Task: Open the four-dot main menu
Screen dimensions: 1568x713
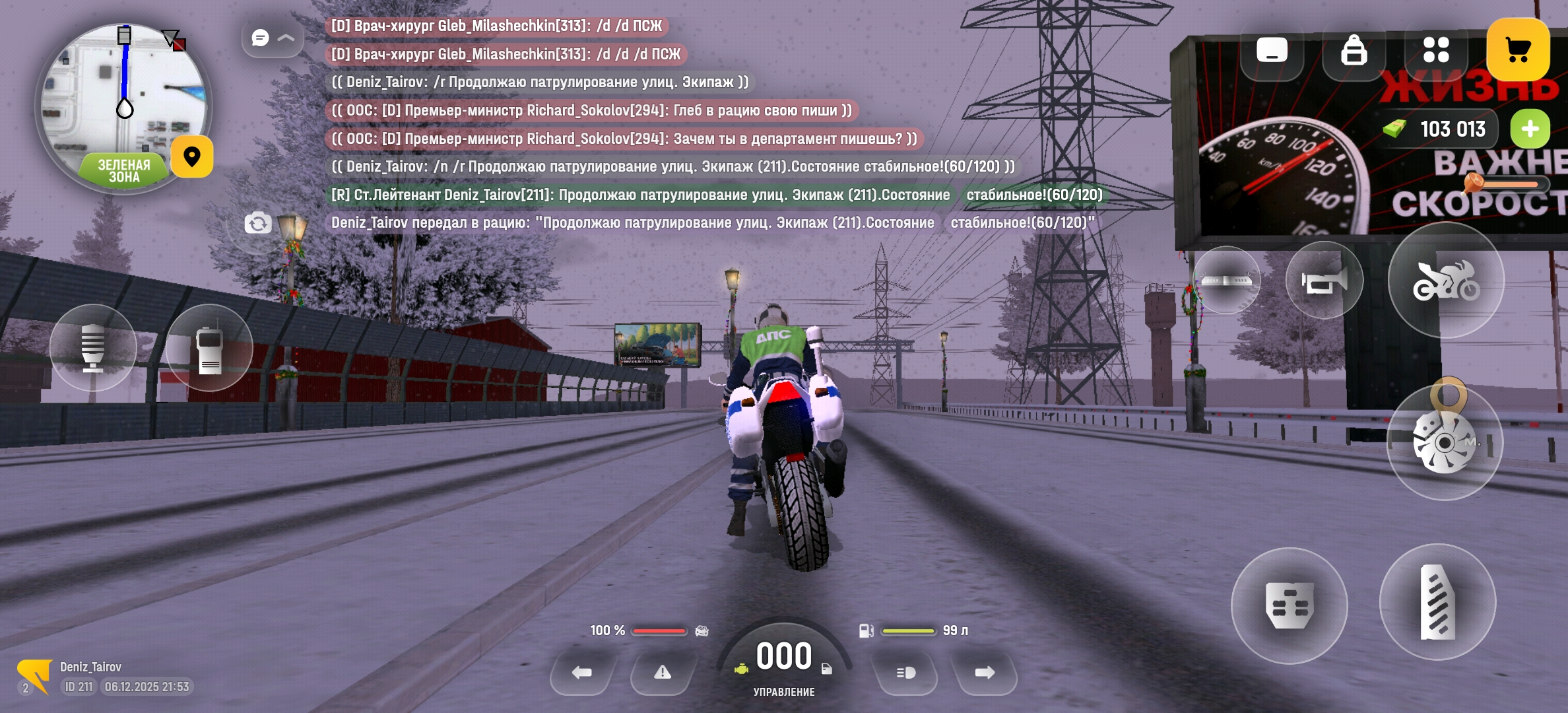Action: click(1436, 50)
